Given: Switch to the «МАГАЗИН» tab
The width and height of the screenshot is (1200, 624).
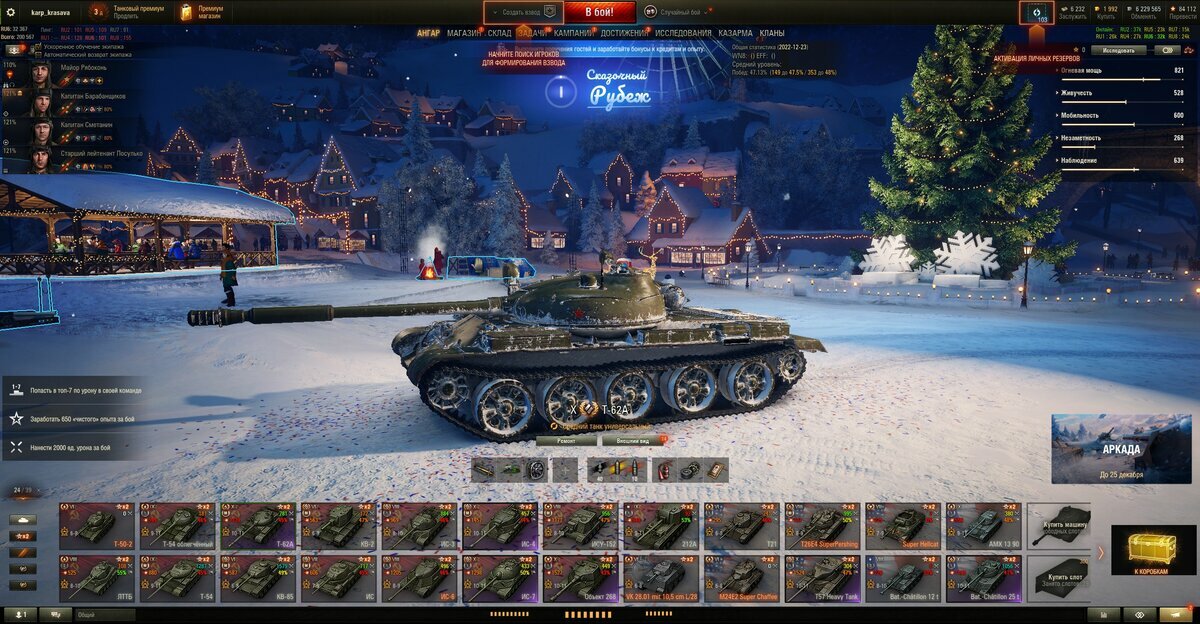Looking at the screenshot, I should point(463,33).
